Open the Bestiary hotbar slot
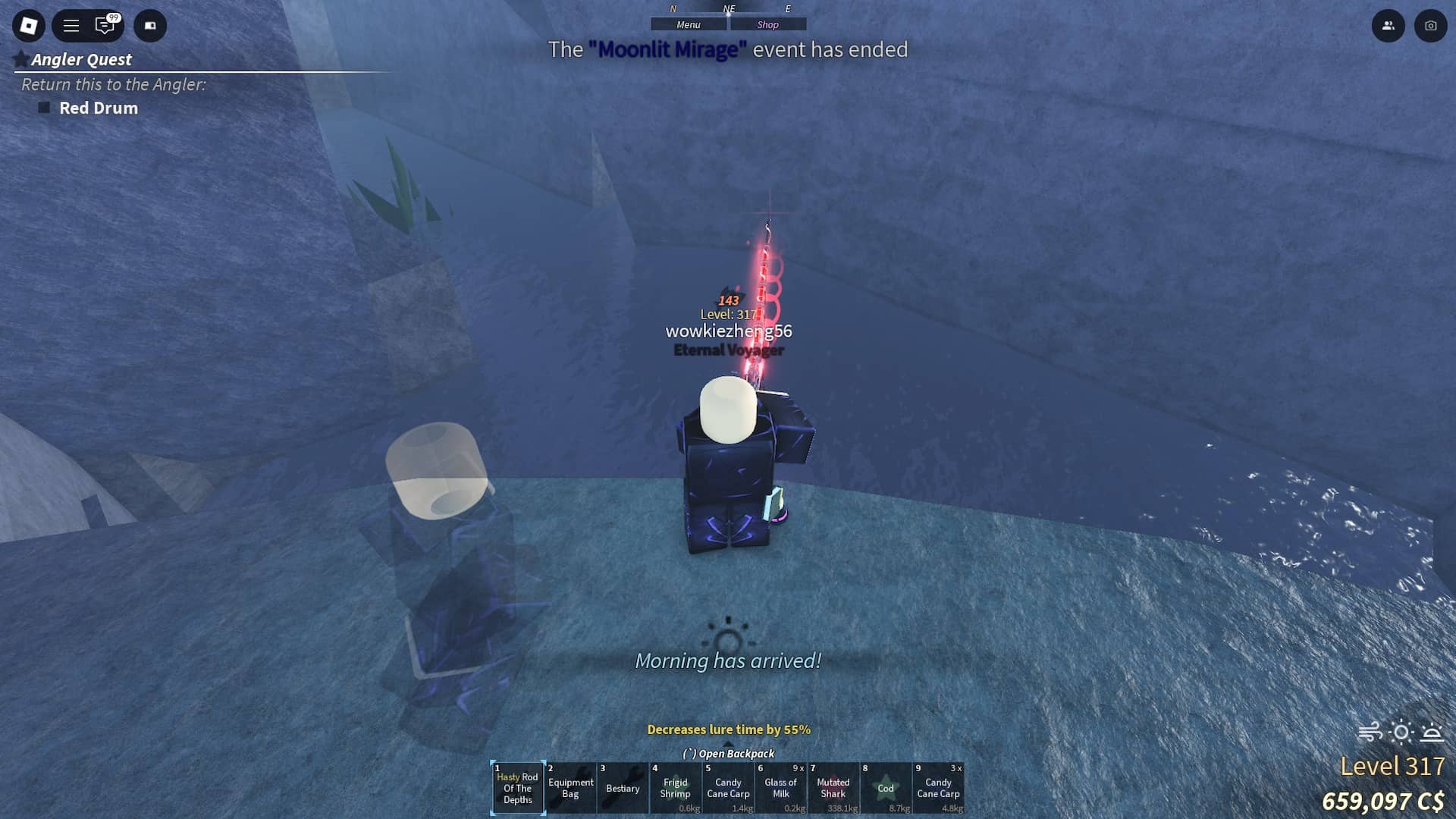The image size is (1456, 819). (x=623, y=789)
